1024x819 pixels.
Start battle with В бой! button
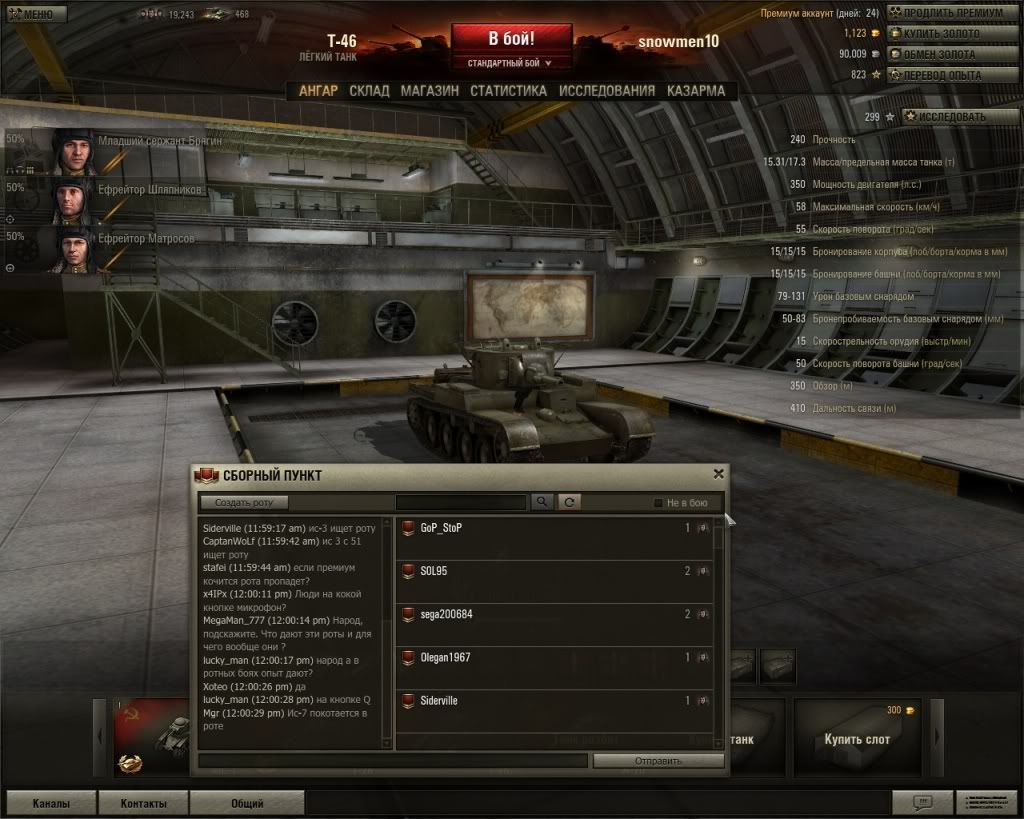(511, 39)
